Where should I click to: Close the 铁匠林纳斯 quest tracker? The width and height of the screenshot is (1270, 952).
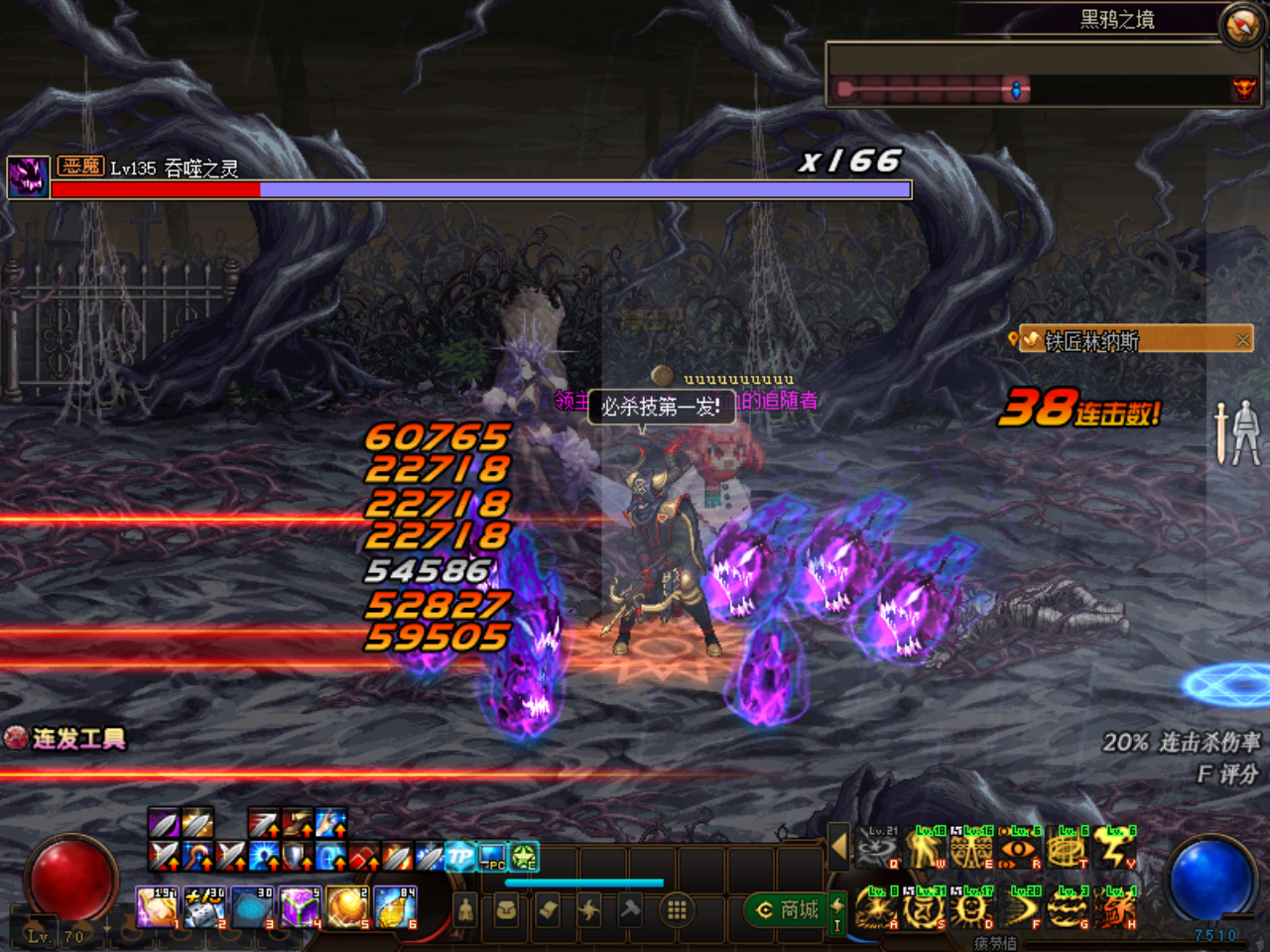coord(1242,340)
